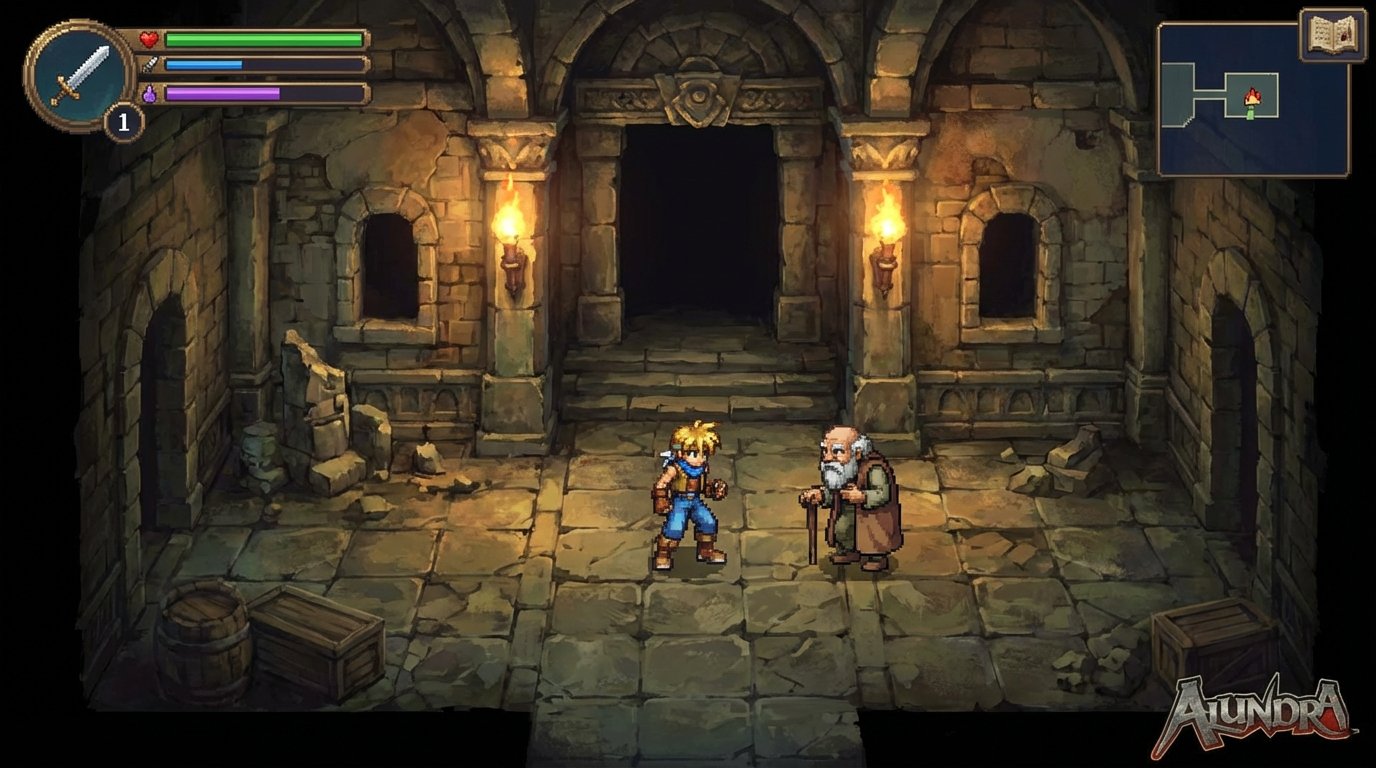Click the green player indicator on the minimap
The image size is (1376, 768).
(x=1250, y=114)
